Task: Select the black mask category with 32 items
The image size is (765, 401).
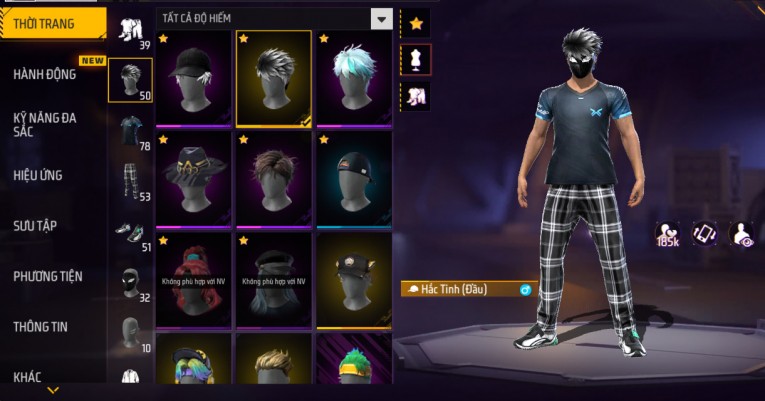Action: (130, 282)
